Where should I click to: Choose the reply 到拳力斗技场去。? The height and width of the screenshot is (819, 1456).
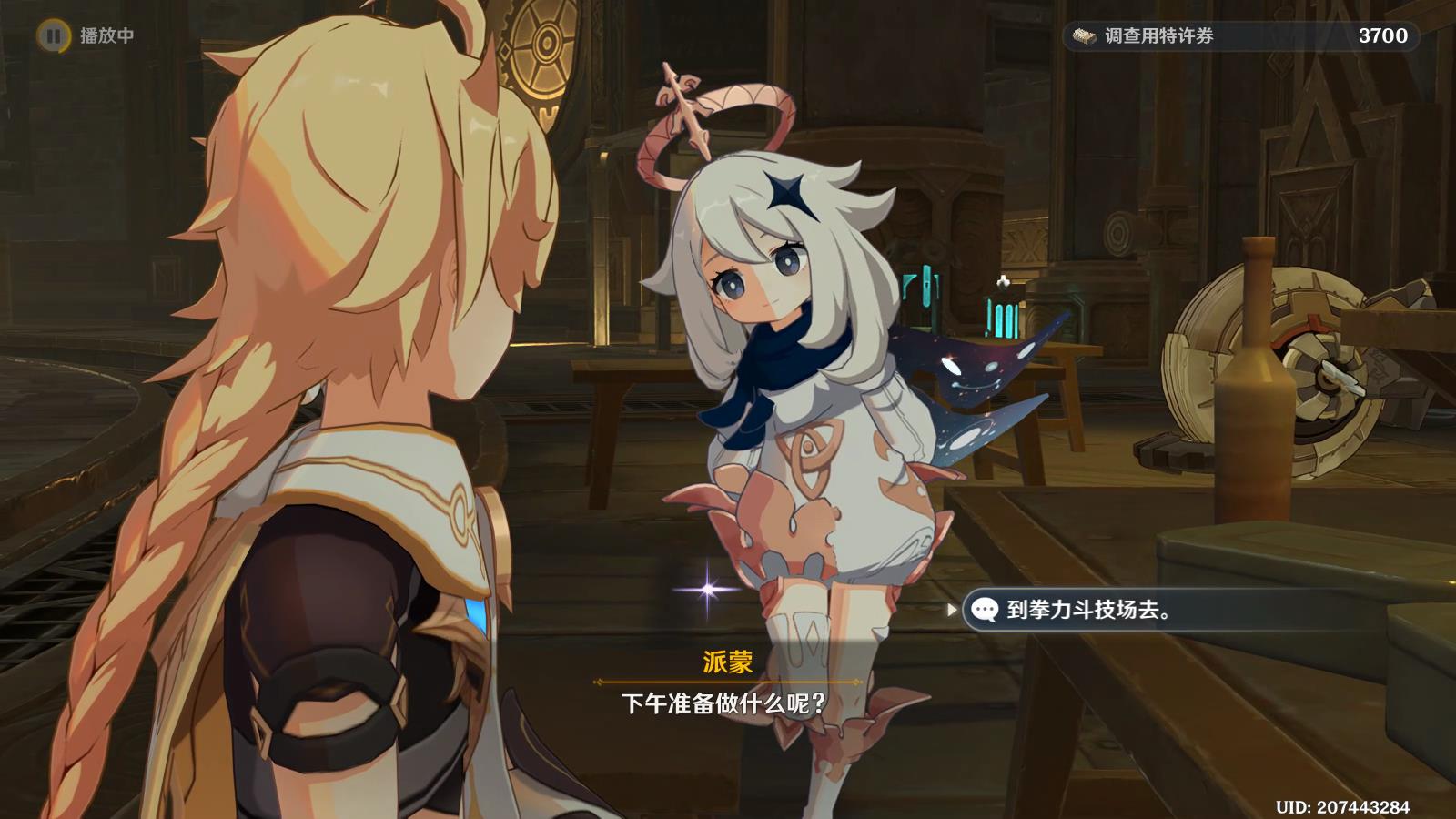[x=1088, y=610]
